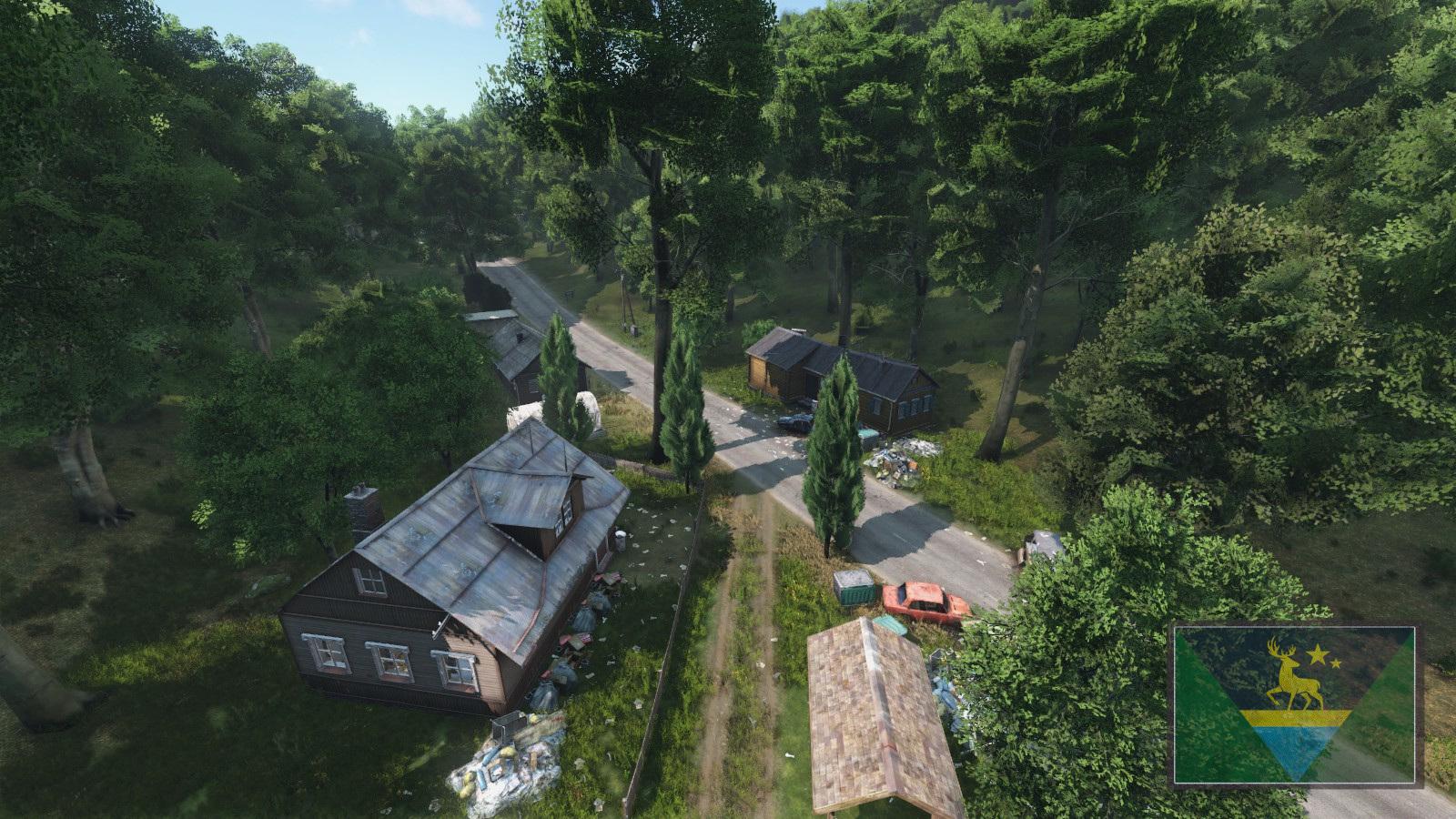Image resolution: width=1456 pixels, height=819 pixels.
Task: Select the shed with tan shingle roof
Action: coord(869,705)
